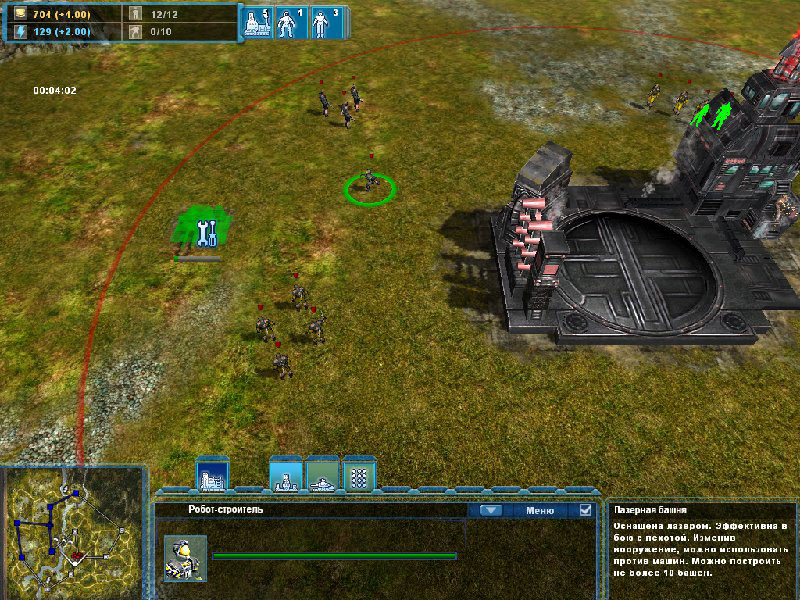Open the Меню button
This screenshot has height=600, width=800.
540,510
